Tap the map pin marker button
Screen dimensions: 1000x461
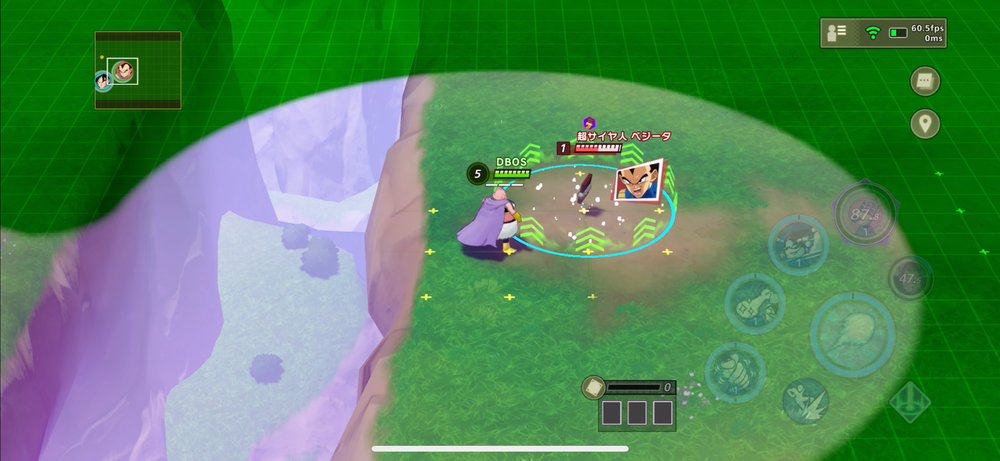pos(925,124)
